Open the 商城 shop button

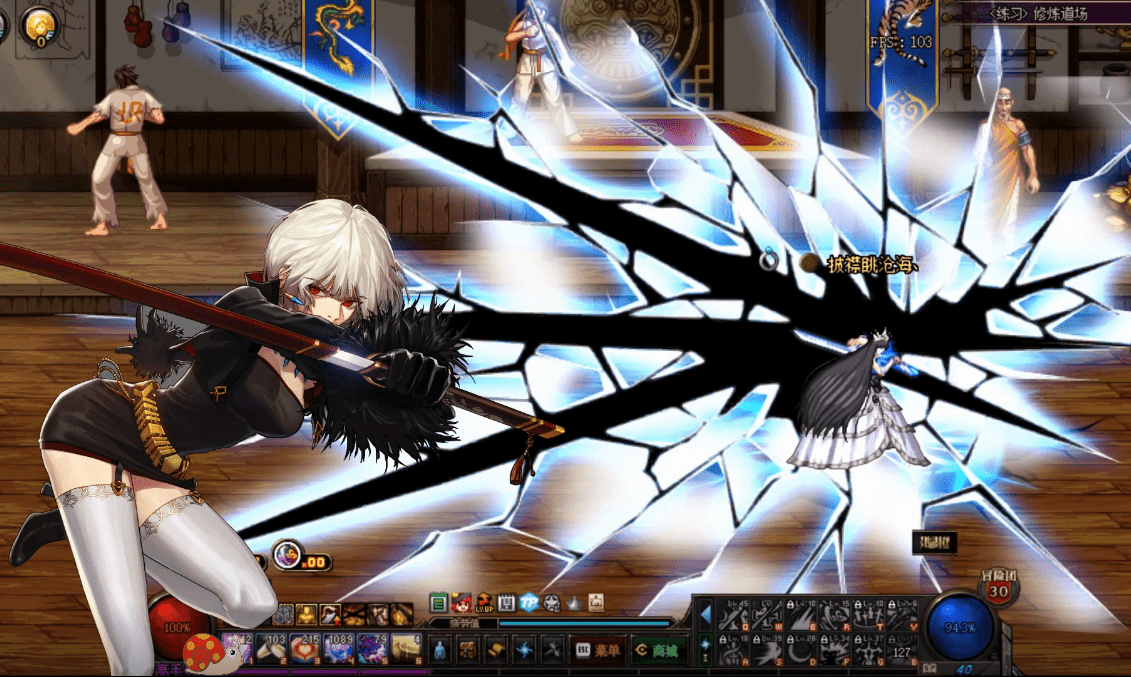pyautogui.click(x=659, y=650)
